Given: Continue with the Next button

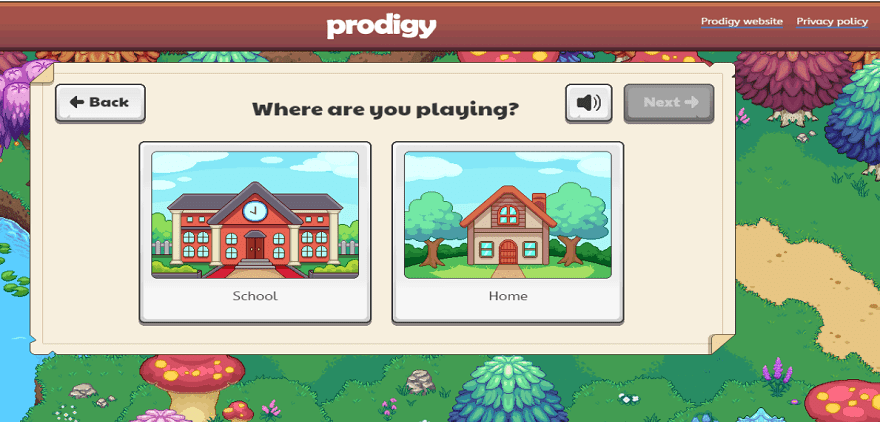Looking at the screenshot, I should coord(669,102).
